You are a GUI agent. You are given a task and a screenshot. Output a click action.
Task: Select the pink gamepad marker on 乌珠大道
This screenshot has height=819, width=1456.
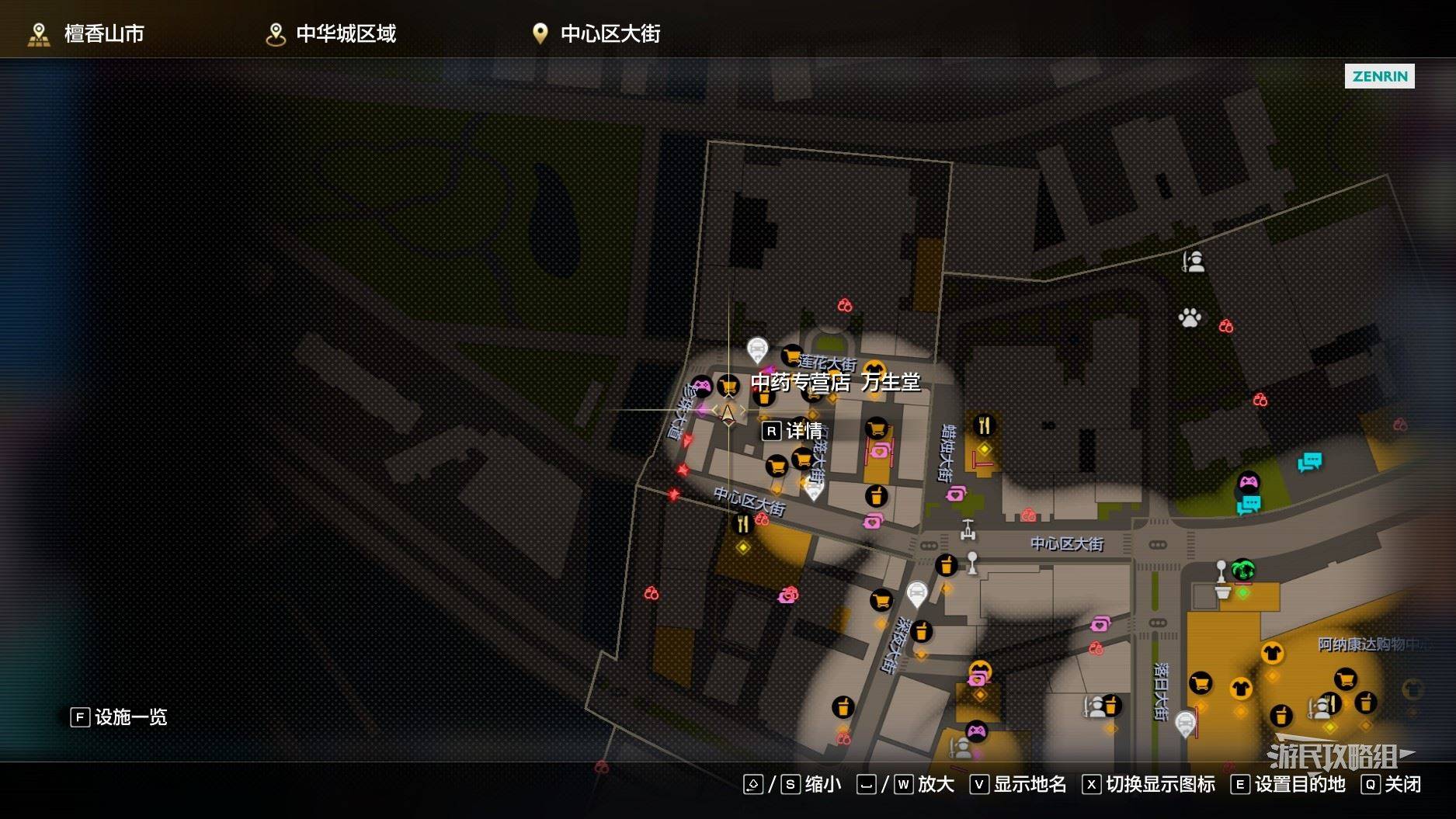pos(701,385)
